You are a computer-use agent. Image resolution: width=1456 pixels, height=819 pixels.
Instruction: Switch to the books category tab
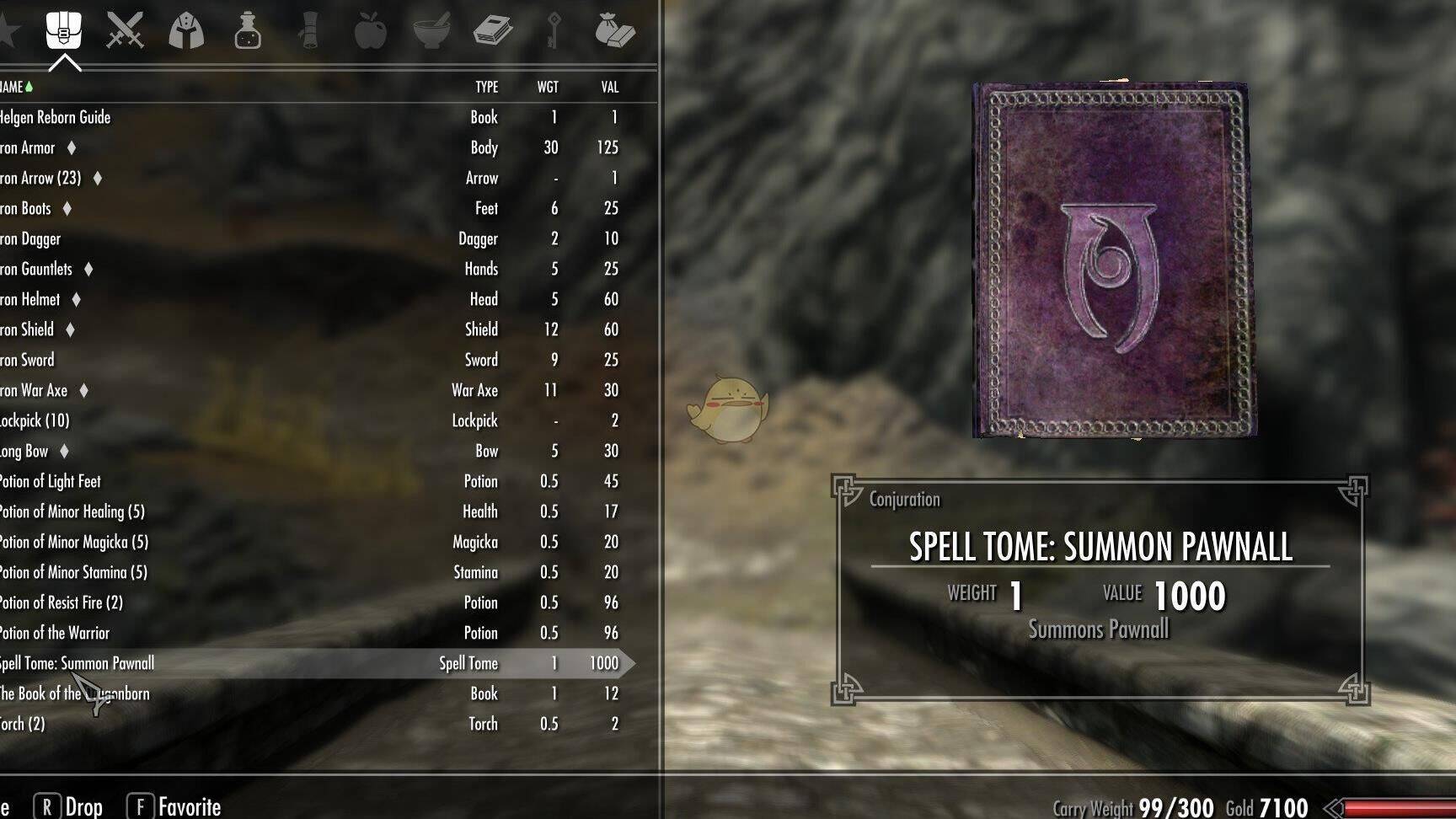pyautogui.click(x=493, y=31)
